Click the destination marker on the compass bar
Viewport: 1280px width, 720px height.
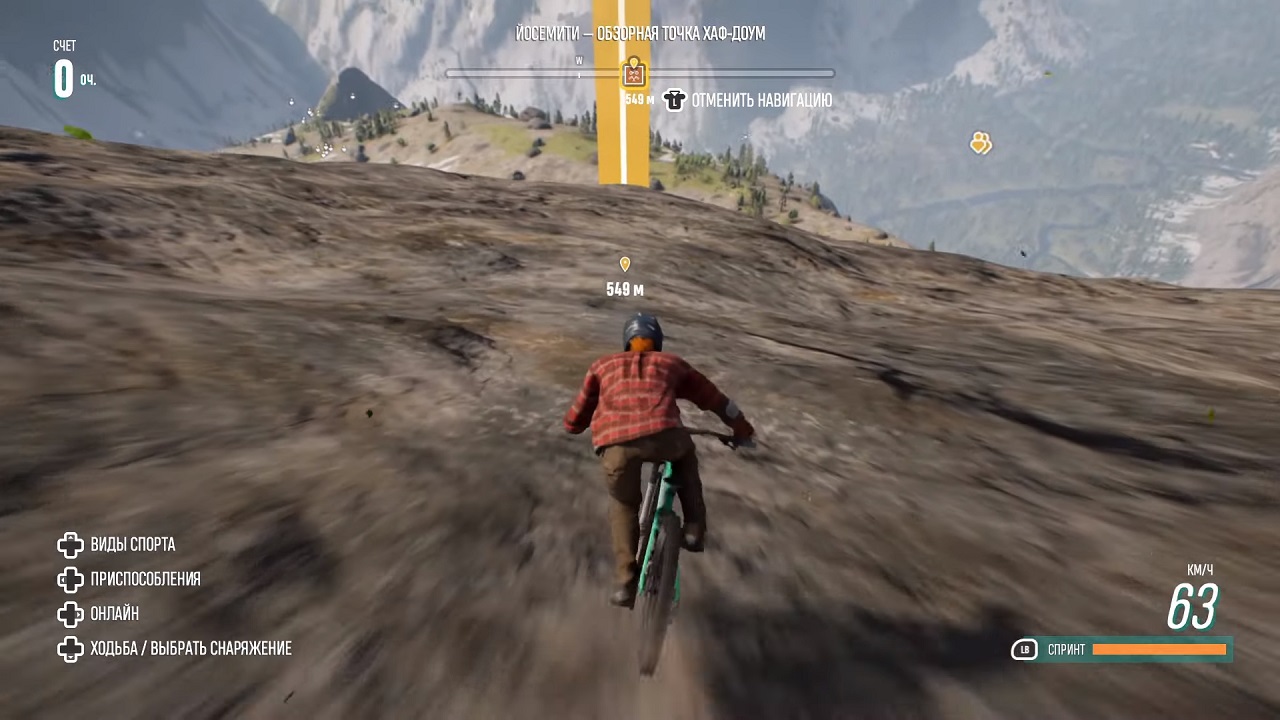(633, 73)
